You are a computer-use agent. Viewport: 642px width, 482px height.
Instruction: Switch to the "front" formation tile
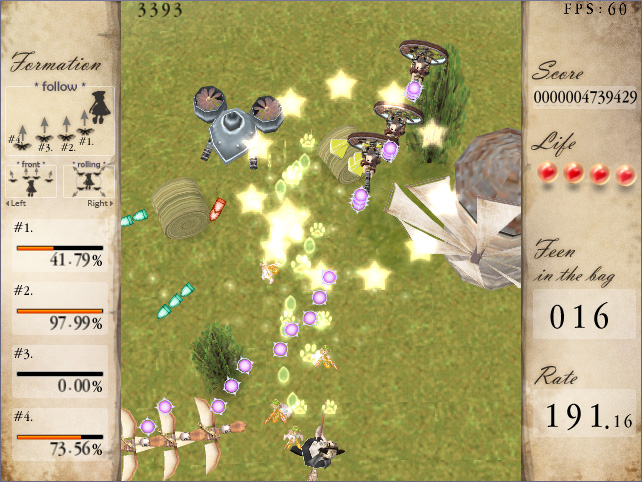click(x=30, y=179)
